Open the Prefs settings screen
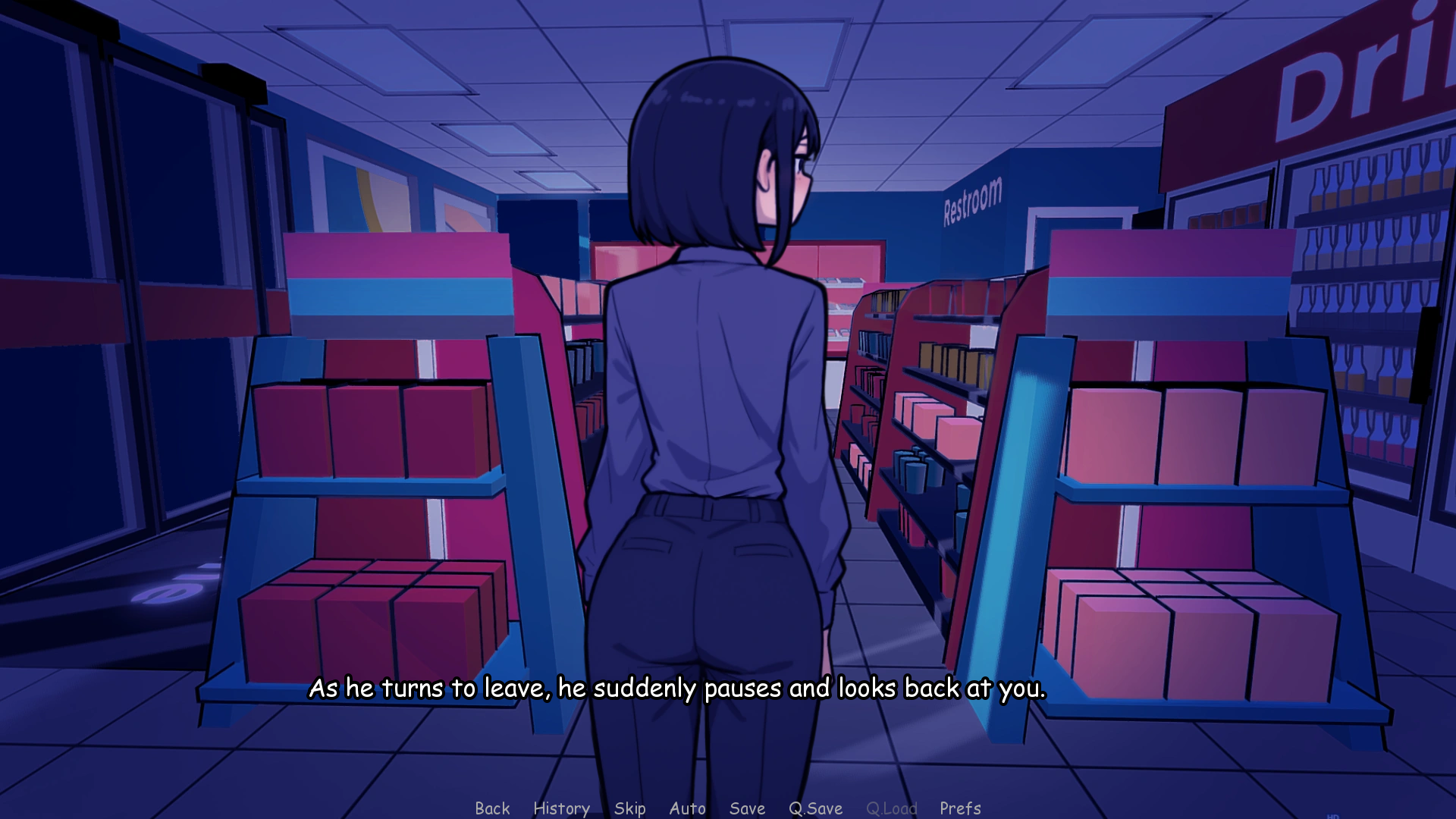The height and width of the screenshot is (819, 1456). pyautogui.click(x=959, y=808)
